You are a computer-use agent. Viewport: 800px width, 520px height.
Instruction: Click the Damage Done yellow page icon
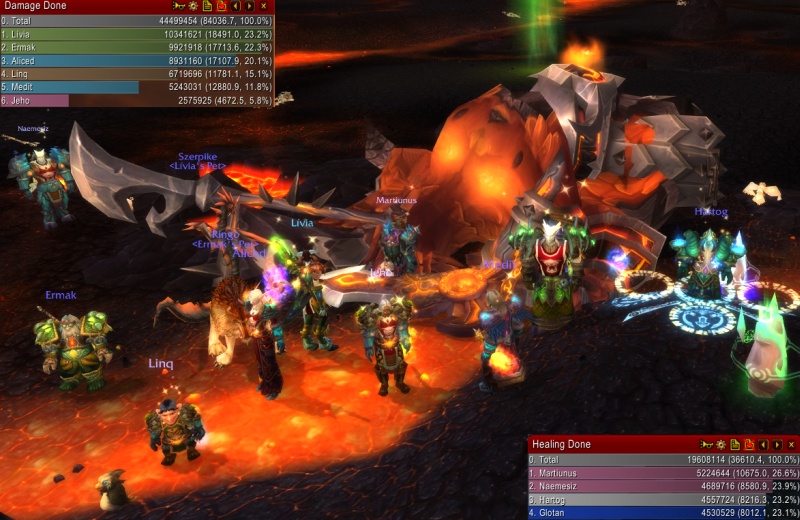[x=206, y=6]
